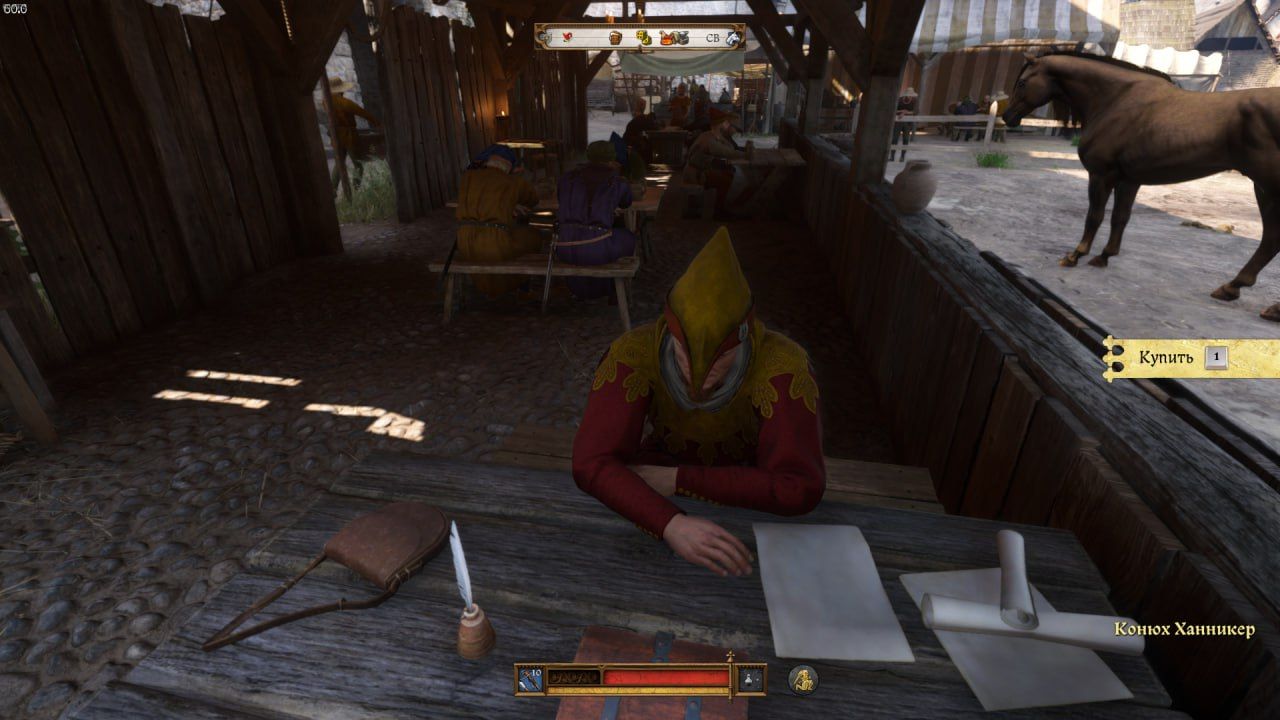
Task: Click the campfire marker on the compass
Action: tap(666, 37)
